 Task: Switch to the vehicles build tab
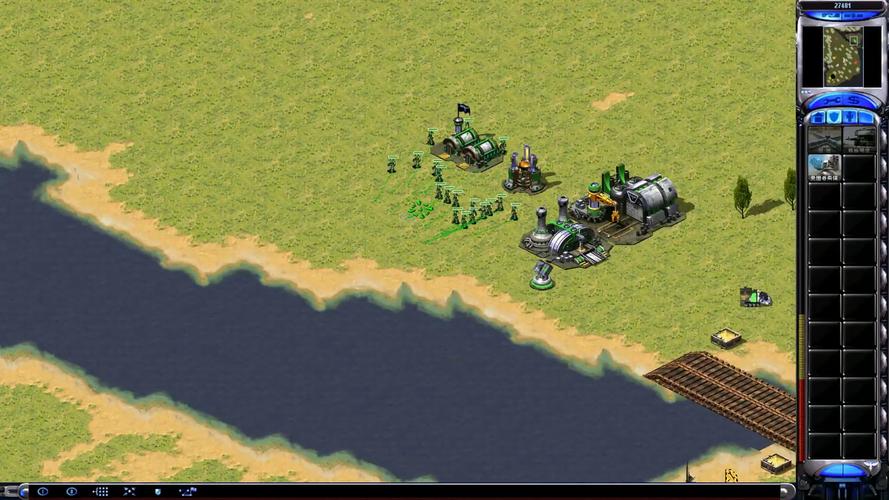(x=867, y=117)
